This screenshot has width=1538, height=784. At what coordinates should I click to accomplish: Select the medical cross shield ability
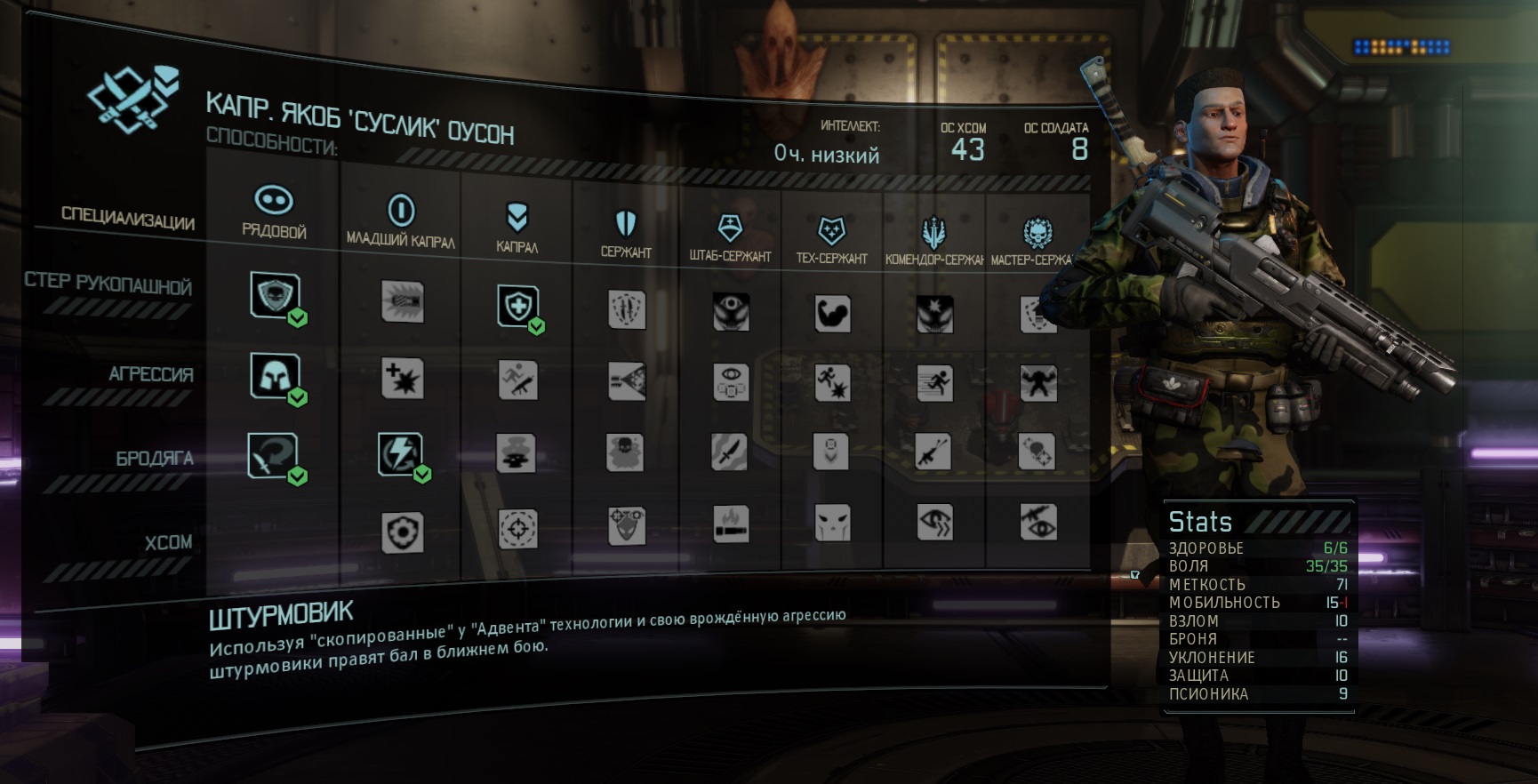517,307
